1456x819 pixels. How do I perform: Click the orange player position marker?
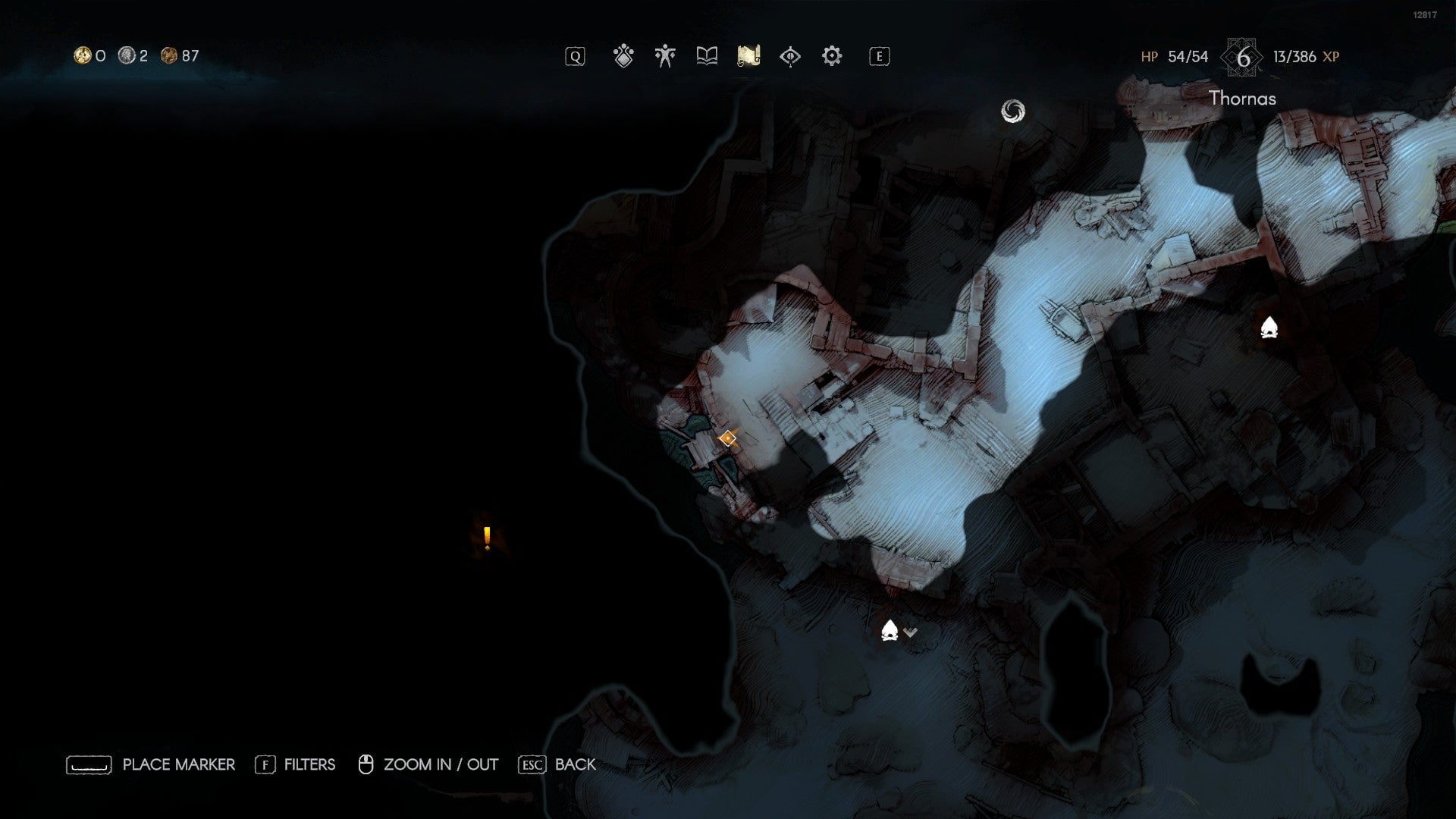click(x=728, y=438)
